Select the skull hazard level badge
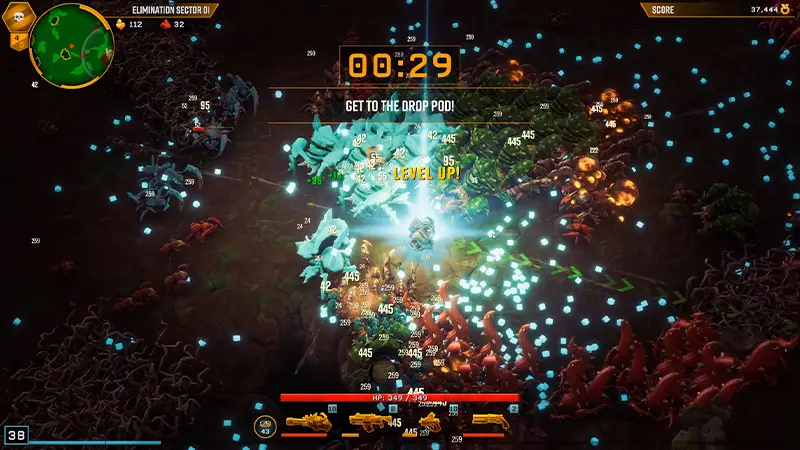Viewport: 800px width, 450px height. [19, 17]
